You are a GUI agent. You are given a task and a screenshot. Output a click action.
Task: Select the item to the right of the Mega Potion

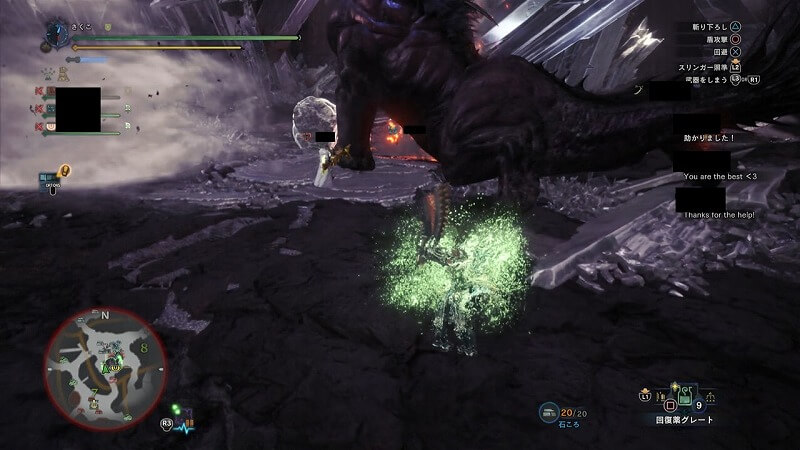pos(710,398)
